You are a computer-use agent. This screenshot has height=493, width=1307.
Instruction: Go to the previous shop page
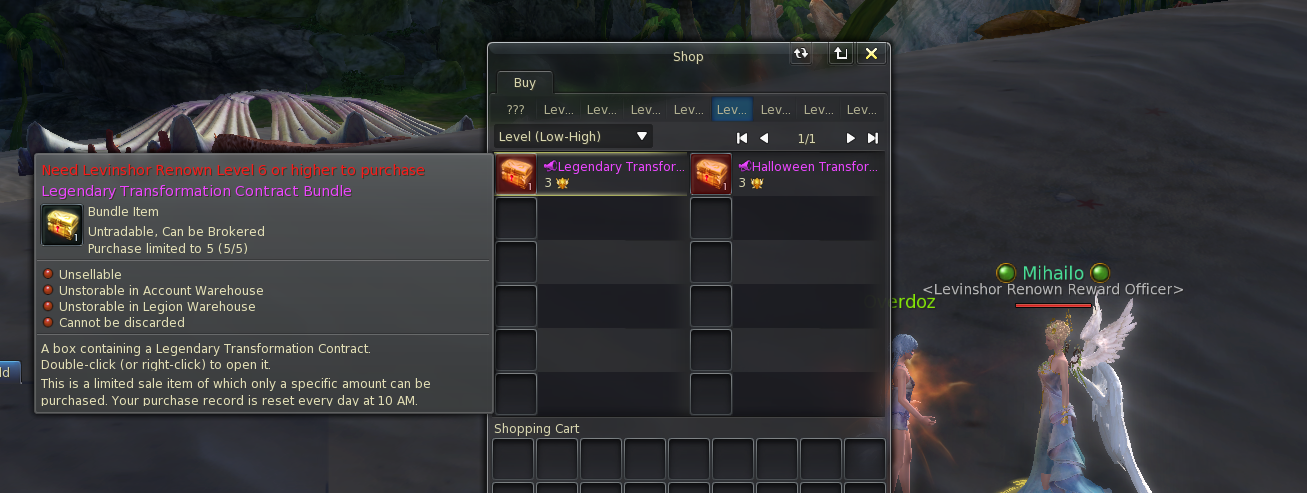coord(764,138)
